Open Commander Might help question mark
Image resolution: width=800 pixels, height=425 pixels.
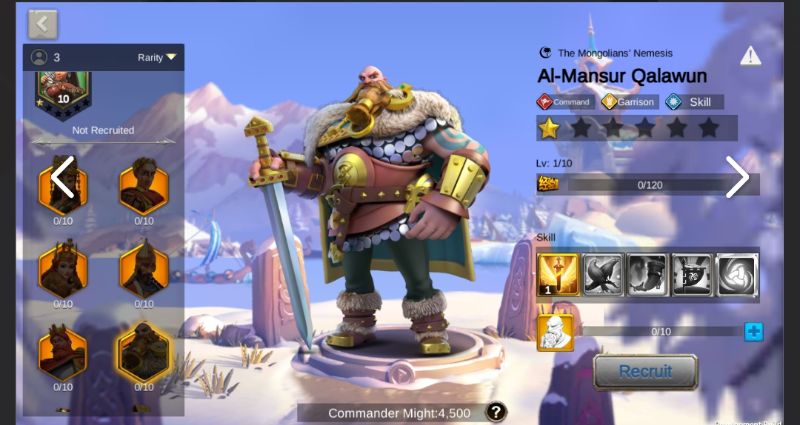click(x=496, y=412)
